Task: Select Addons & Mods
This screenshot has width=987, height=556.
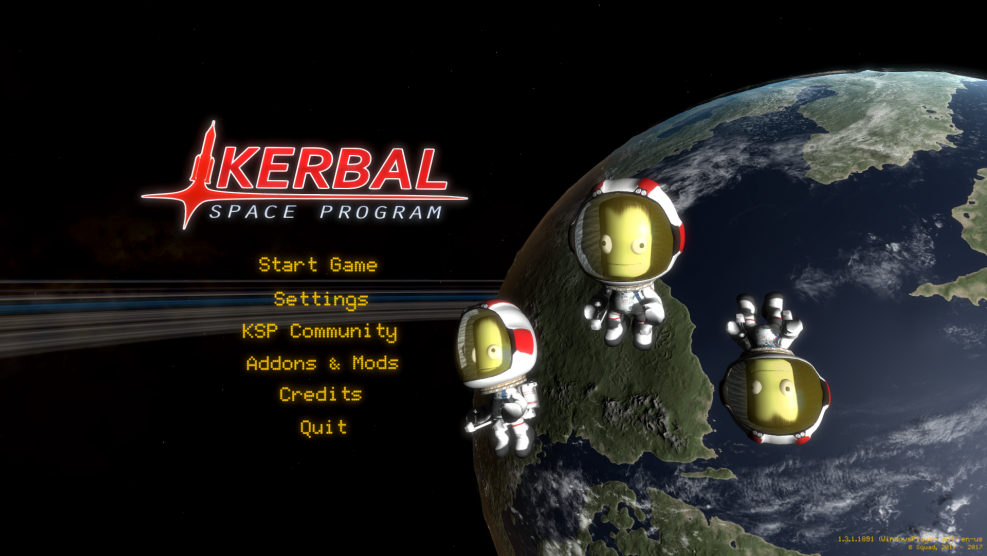Action: point(322,363)
